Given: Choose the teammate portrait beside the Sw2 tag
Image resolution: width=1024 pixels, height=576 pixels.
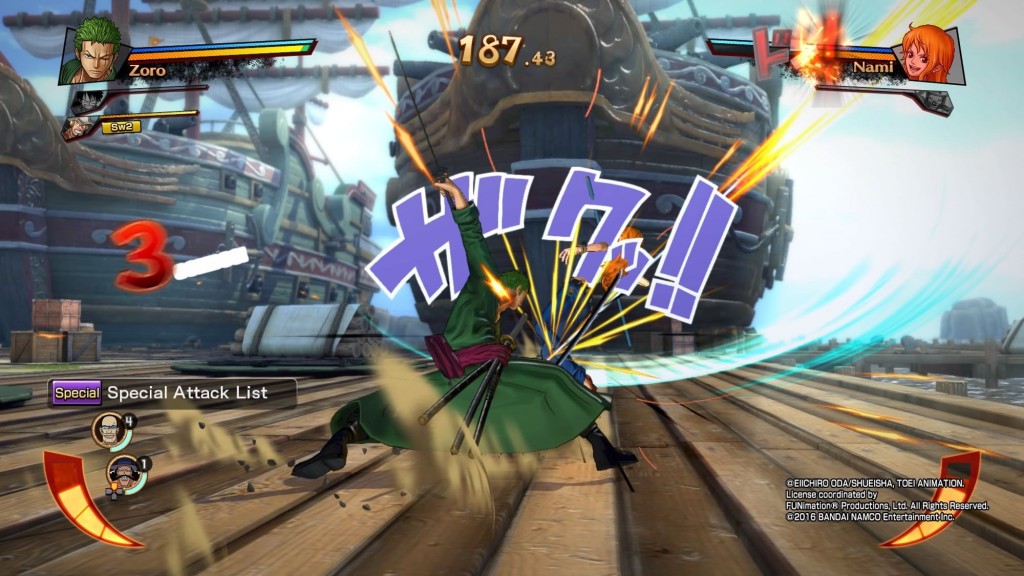Looking at the screenshot, I should coord(77,128).
